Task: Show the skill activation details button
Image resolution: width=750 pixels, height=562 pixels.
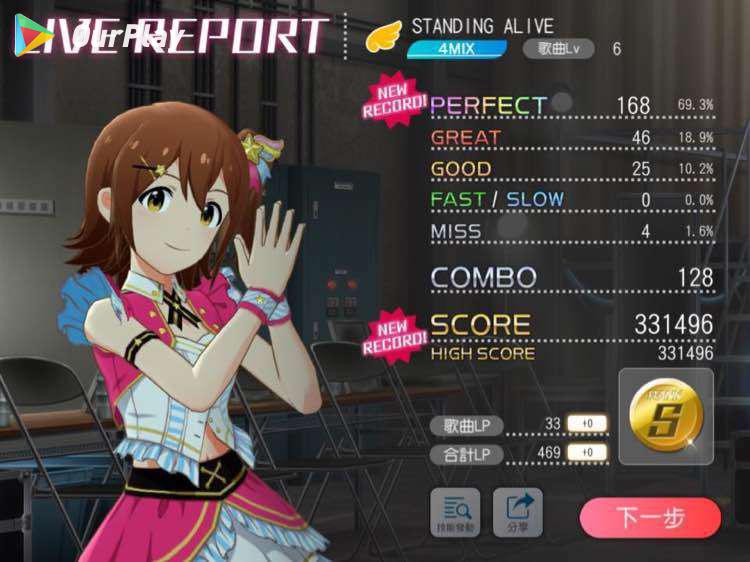Action: click(x=455, y=511)
